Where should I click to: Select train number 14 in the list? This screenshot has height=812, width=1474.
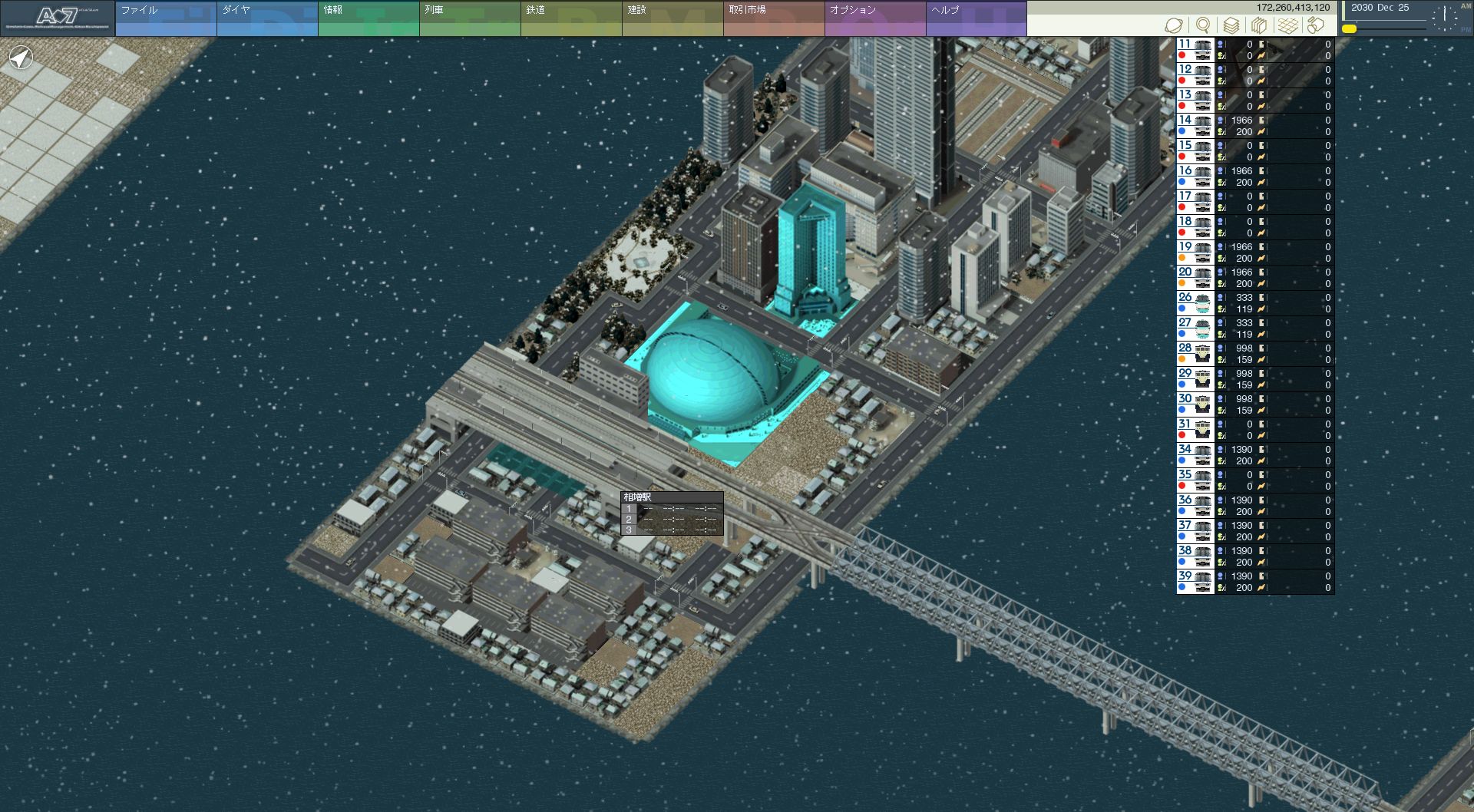[x=1195, y=126]
